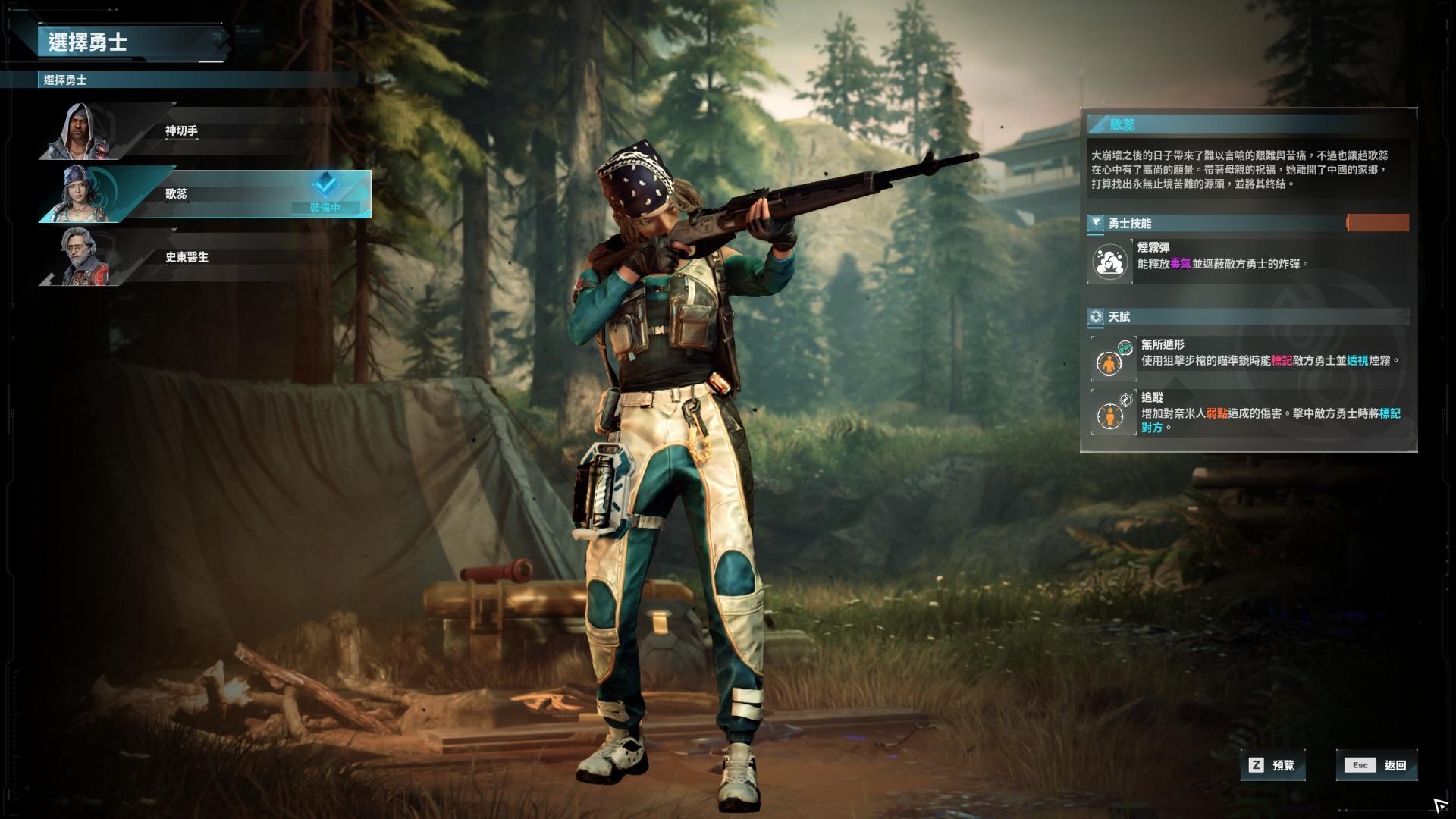Click the 煙霧彈 smoke grenade skill icon
The image size is (1456, 819).
click(1110, 262)
